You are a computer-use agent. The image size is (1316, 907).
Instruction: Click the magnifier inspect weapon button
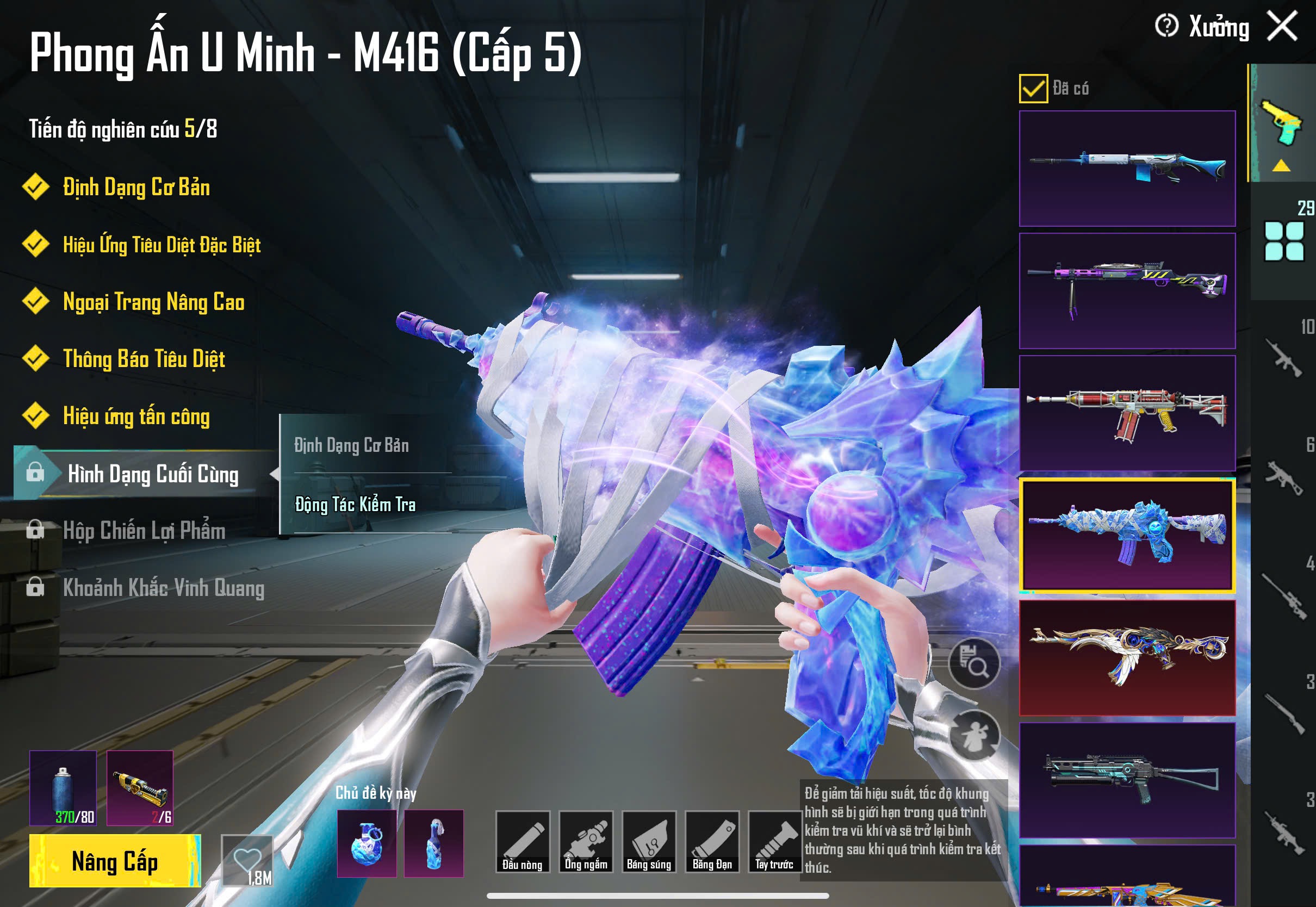tap(974, 663)
